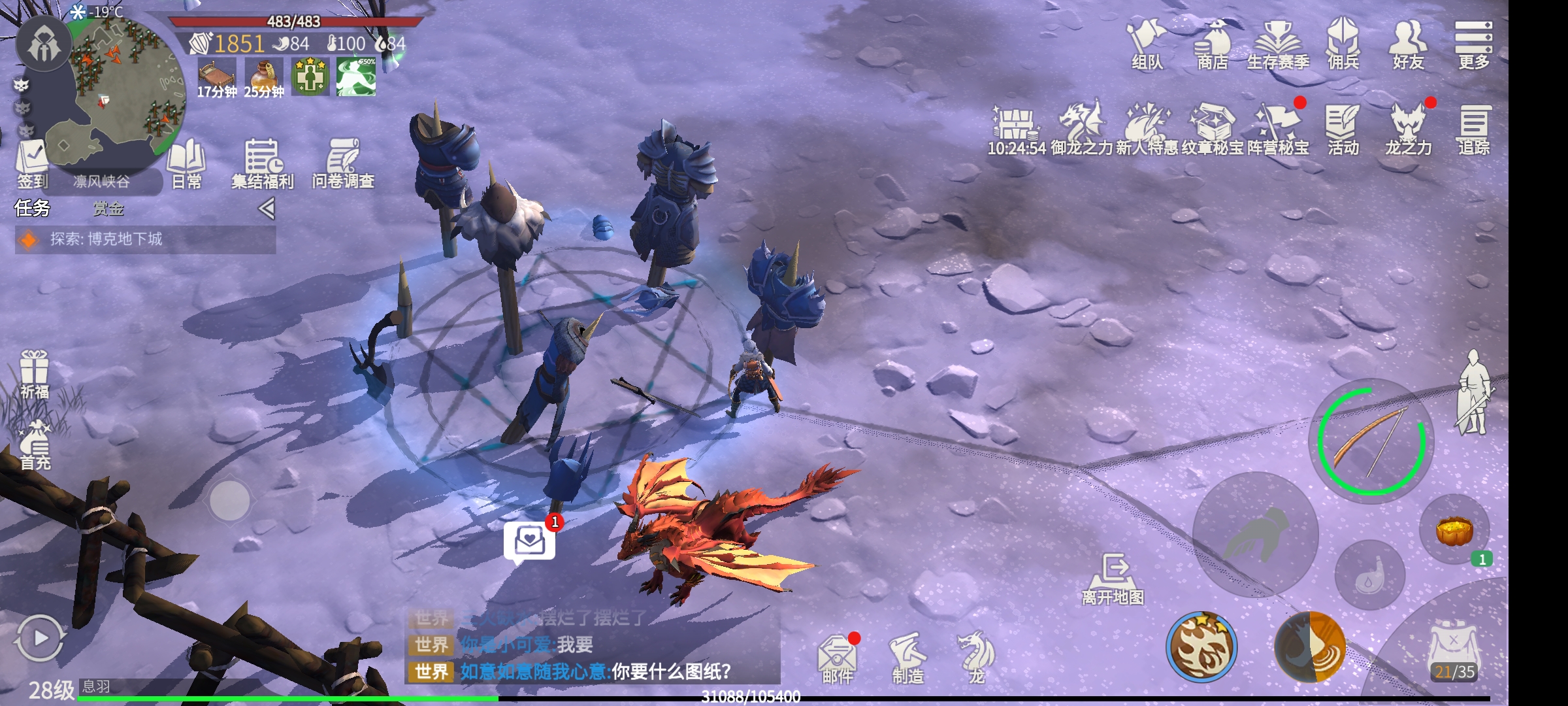Open the 佣兵 mercenary menu
1568x706 pixels.
click(x=1343, y=43)
